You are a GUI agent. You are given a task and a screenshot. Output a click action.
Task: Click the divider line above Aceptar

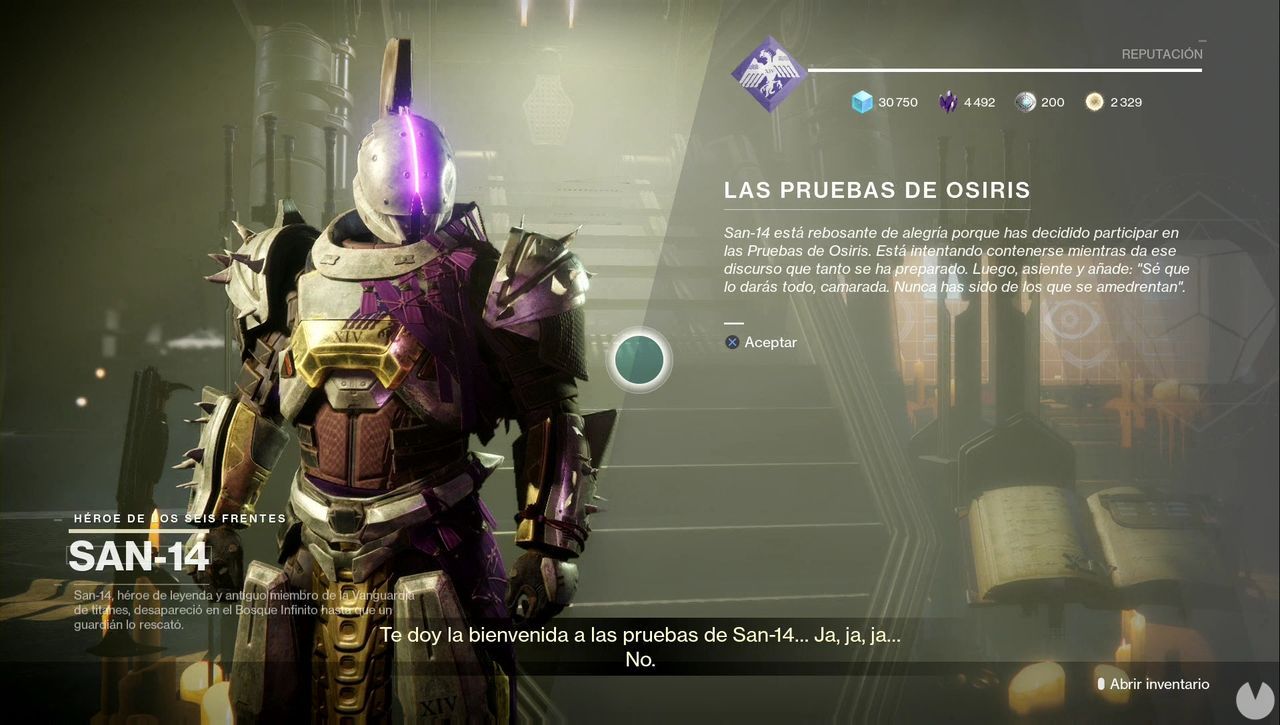point(733,321)
